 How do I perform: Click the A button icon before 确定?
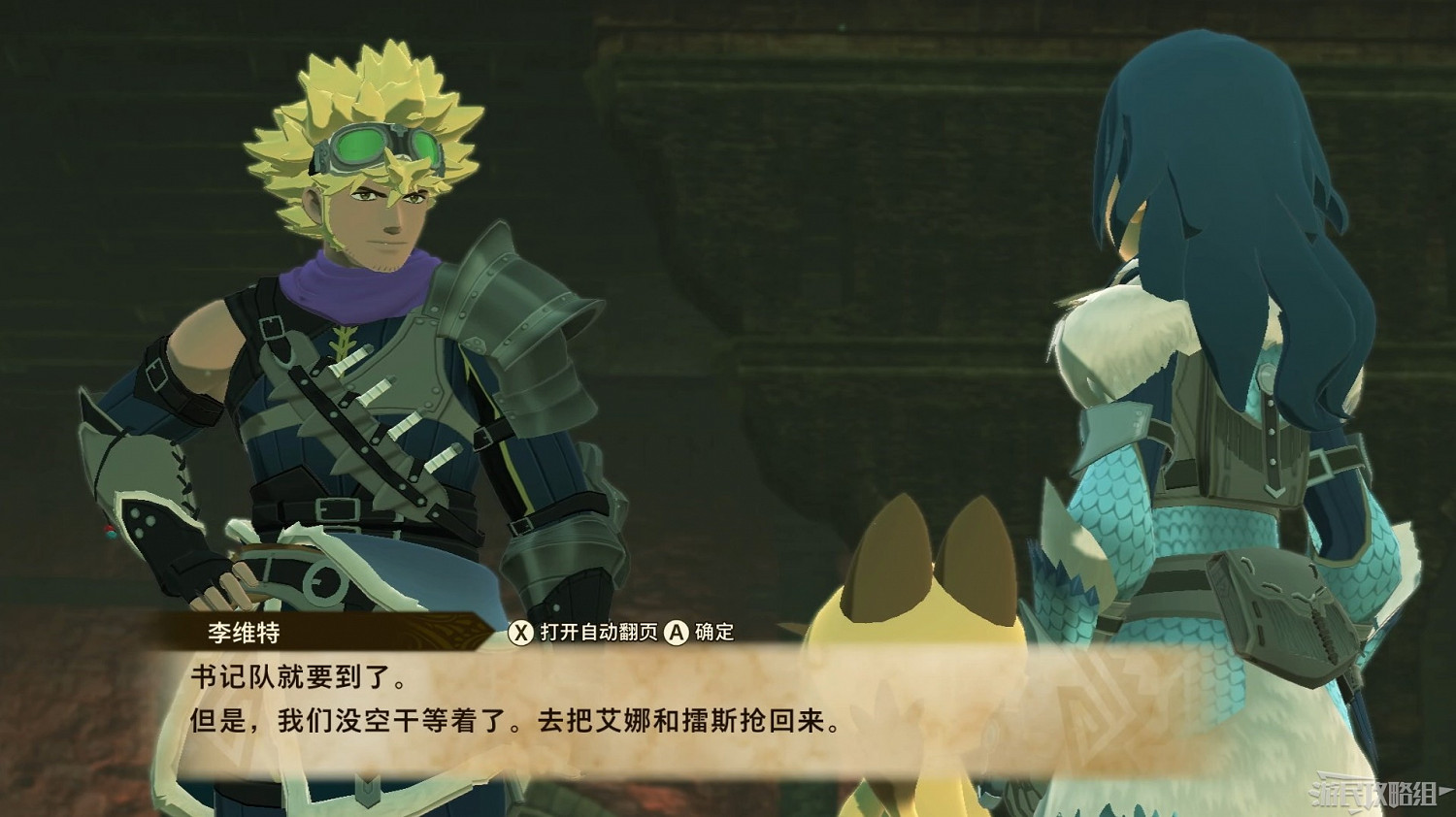pyautogui.click(x=677, y=632)
